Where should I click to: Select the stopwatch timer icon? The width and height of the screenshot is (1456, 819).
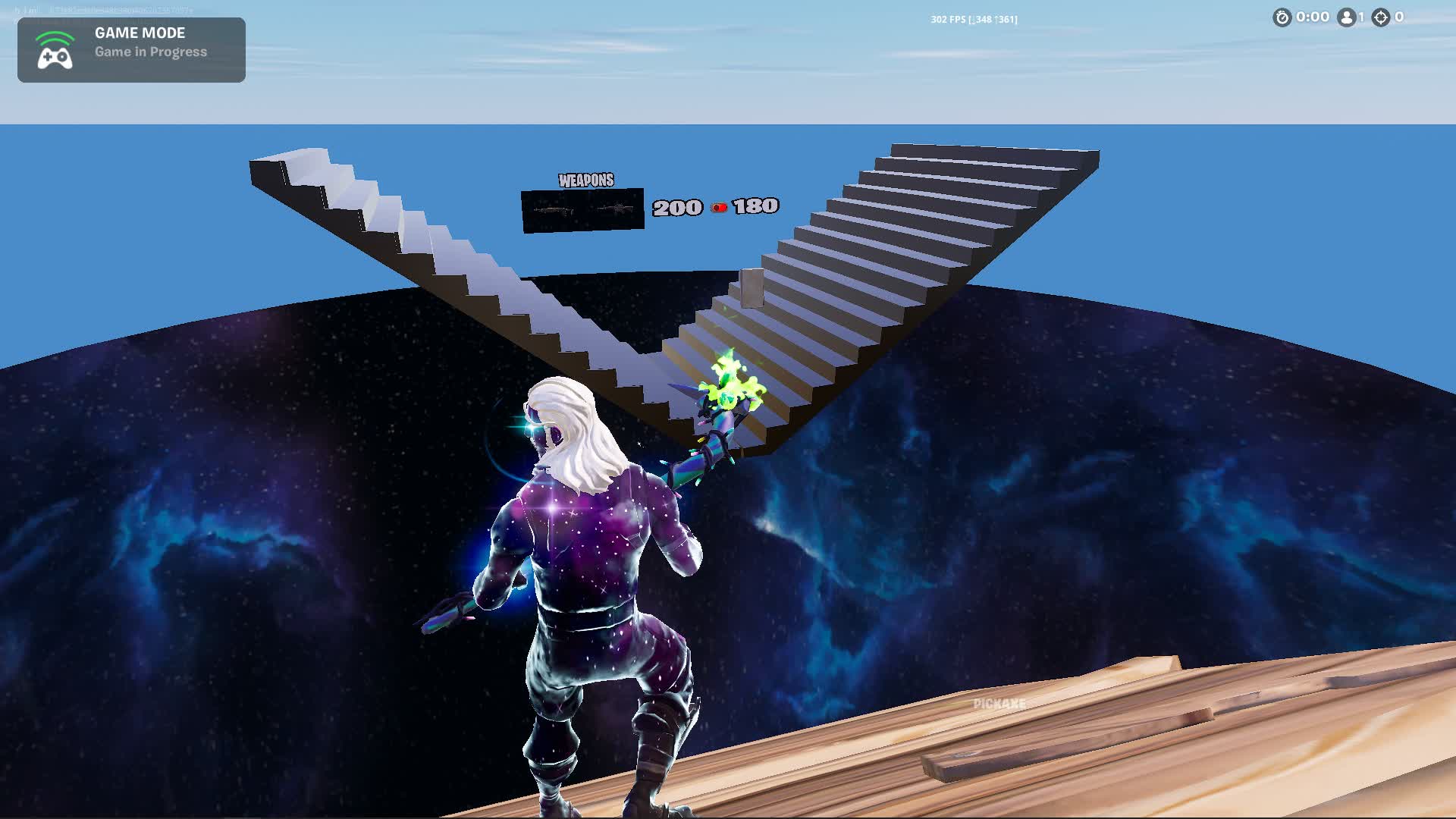pyautogui.click(x=1282, y=17)
